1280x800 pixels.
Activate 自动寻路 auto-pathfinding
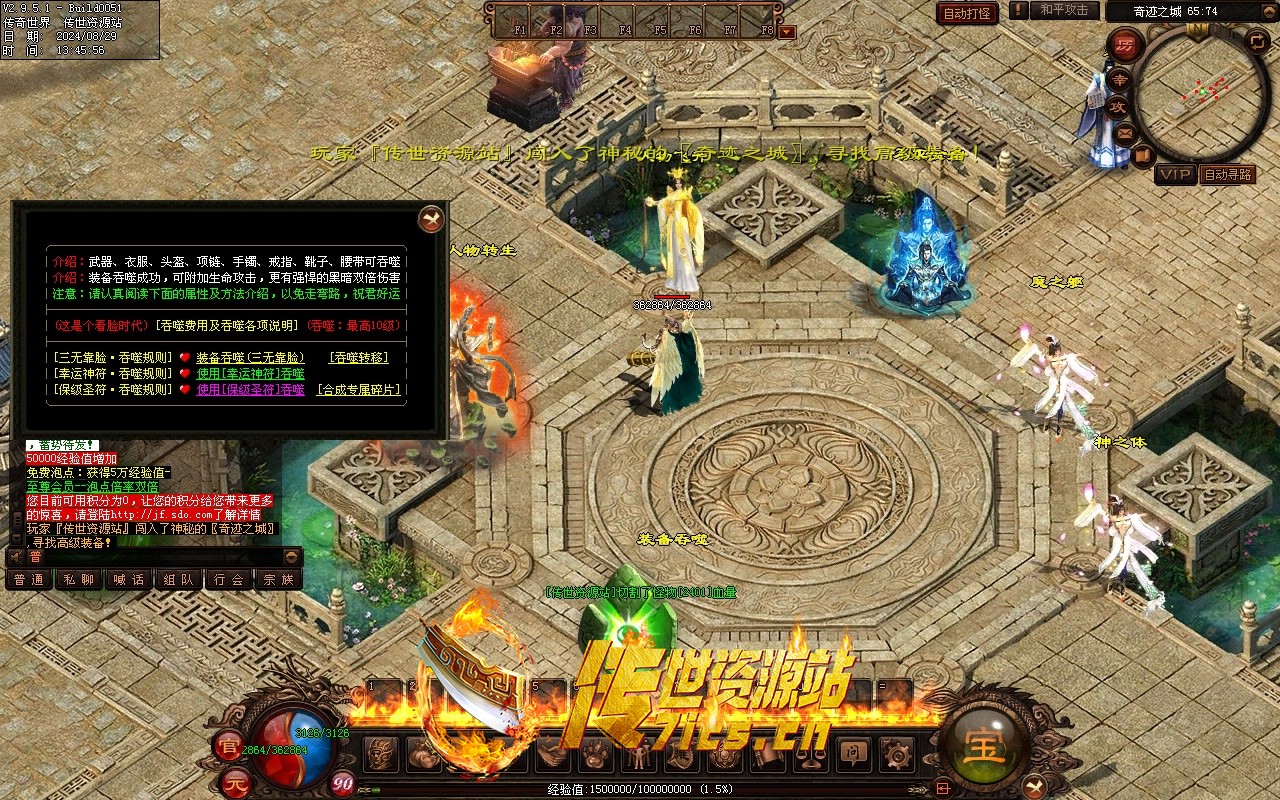(x=1228, y=175)
